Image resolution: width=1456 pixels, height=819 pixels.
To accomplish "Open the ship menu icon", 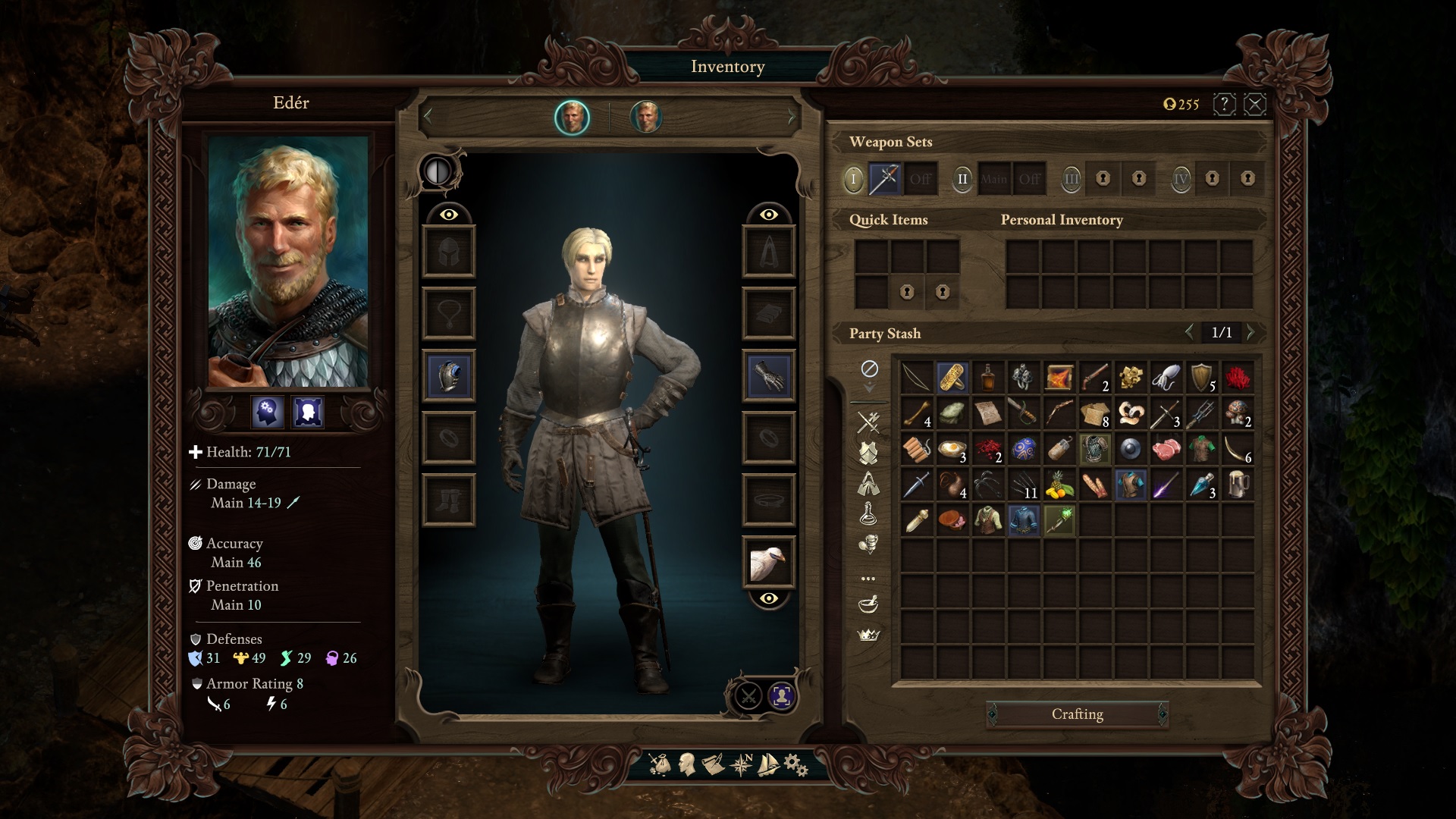I will pos(768,764).
